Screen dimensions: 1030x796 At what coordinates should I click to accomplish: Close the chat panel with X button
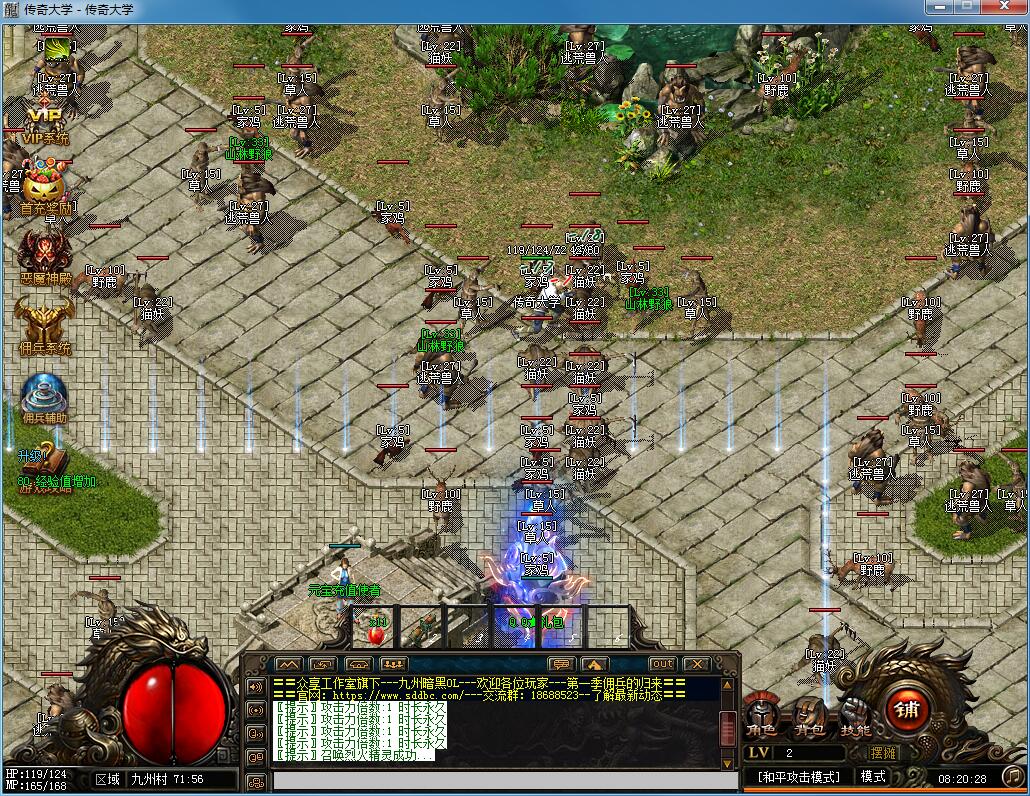point(695,664)
